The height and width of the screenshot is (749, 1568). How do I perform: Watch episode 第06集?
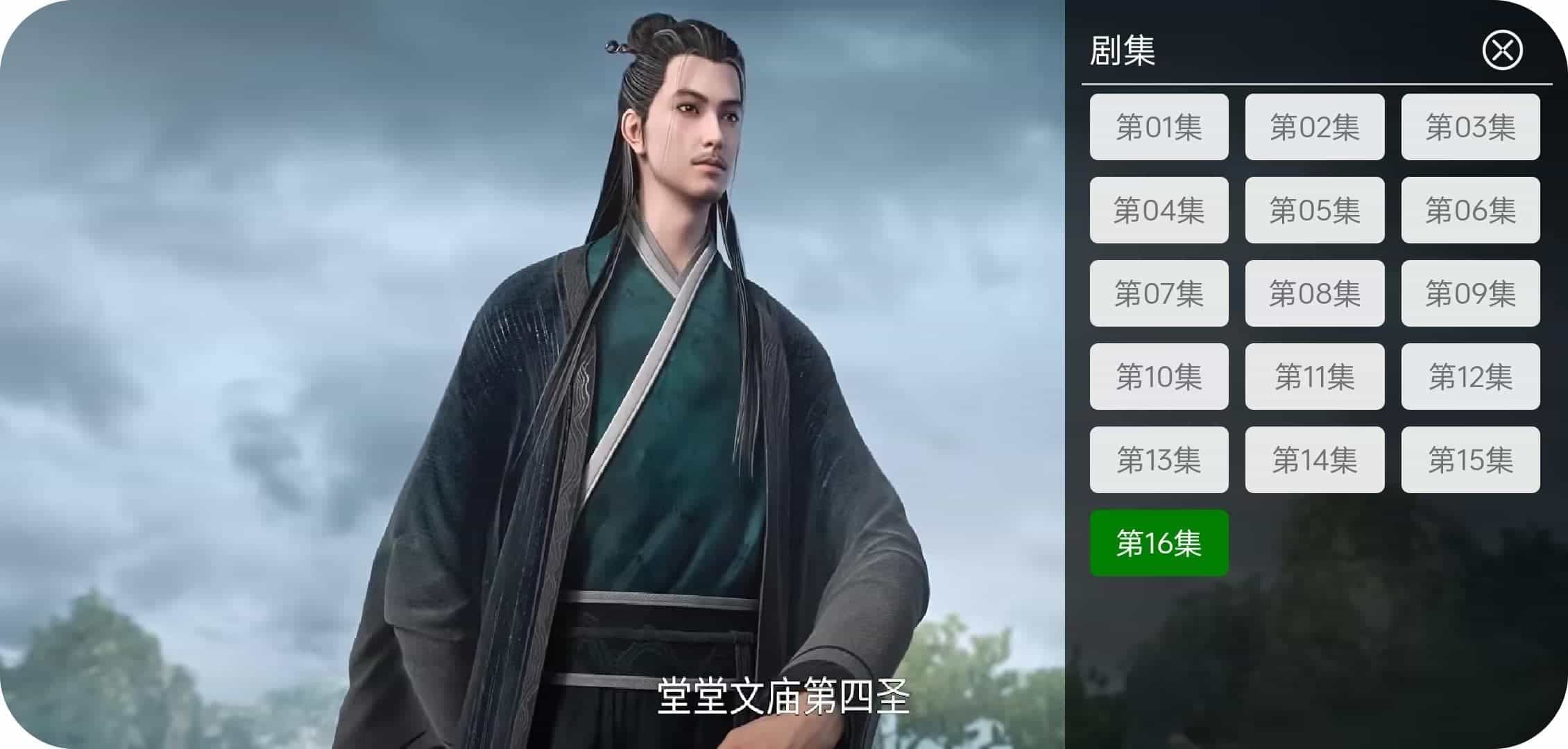(x=1470, y=209)
